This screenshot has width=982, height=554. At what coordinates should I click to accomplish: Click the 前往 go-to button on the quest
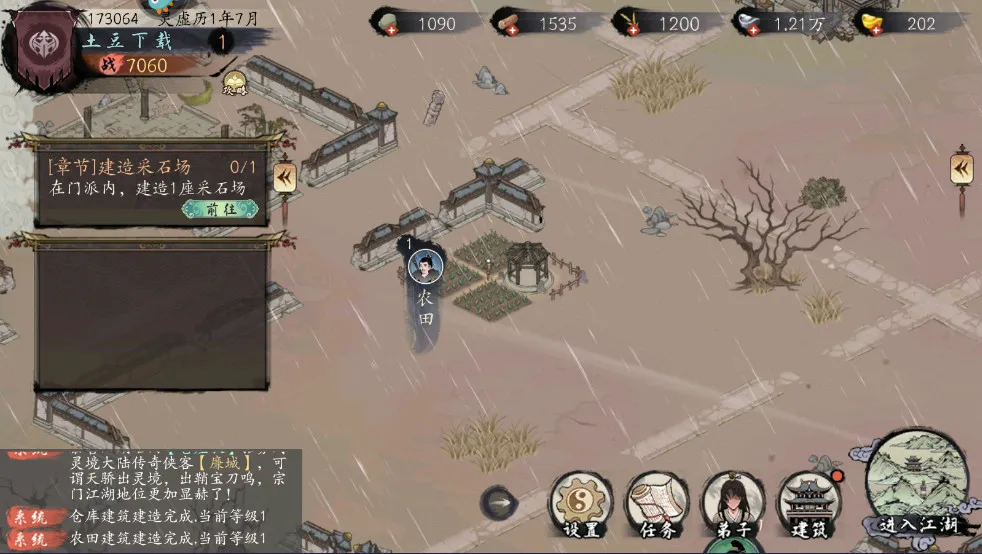point(219,209)
